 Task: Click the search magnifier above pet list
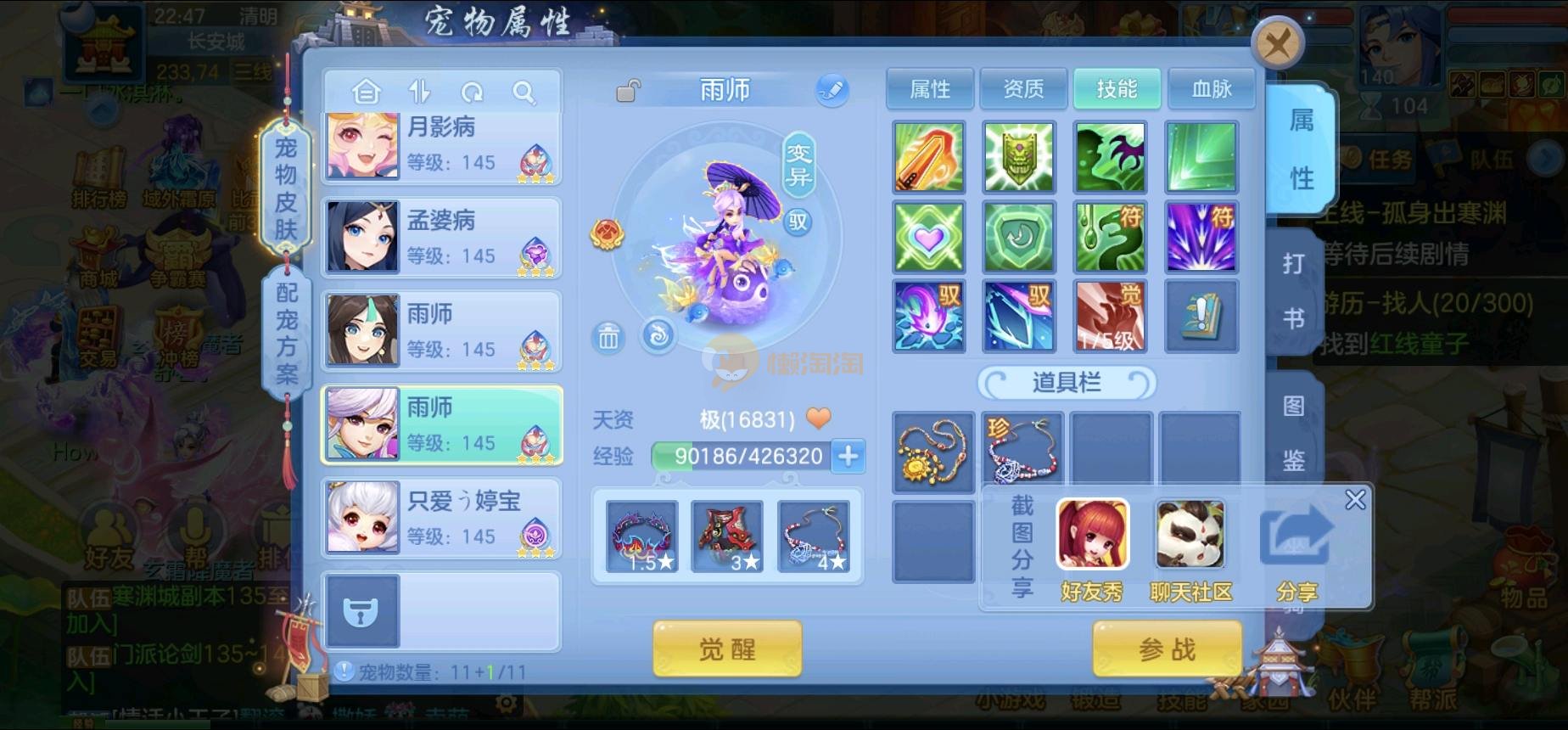click(524, 92)
